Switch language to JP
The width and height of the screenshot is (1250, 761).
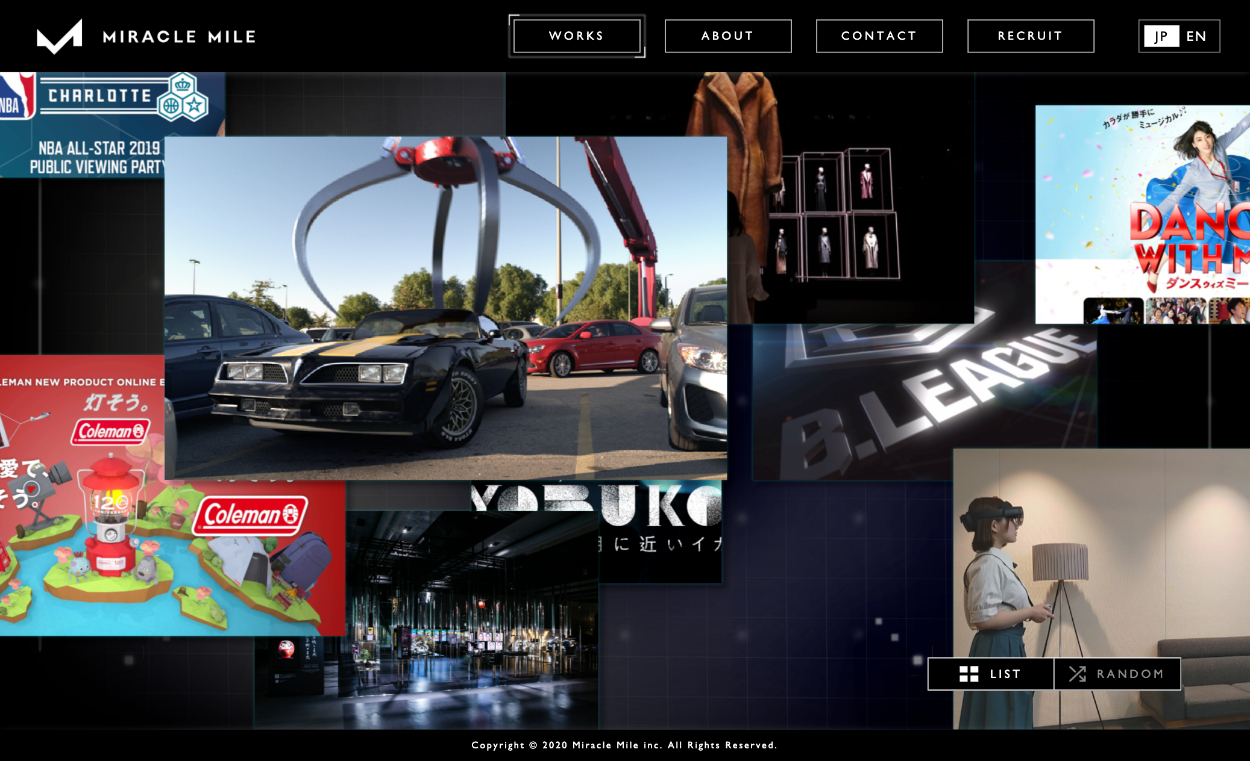pyautogui.click(x=1161, y=36)
